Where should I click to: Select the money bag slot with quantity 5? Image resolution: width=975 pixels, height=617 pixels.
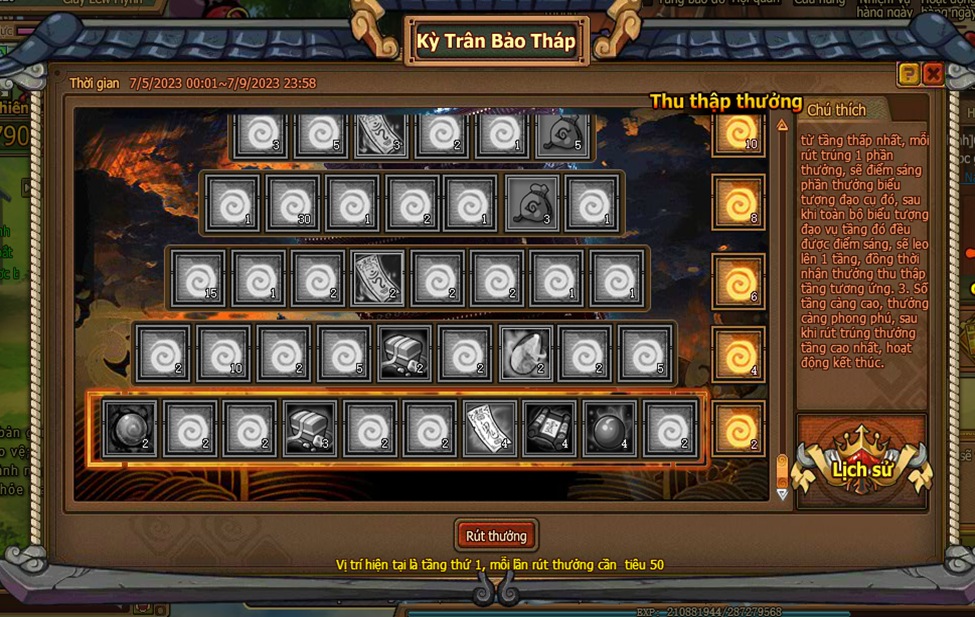pos(563,134)
